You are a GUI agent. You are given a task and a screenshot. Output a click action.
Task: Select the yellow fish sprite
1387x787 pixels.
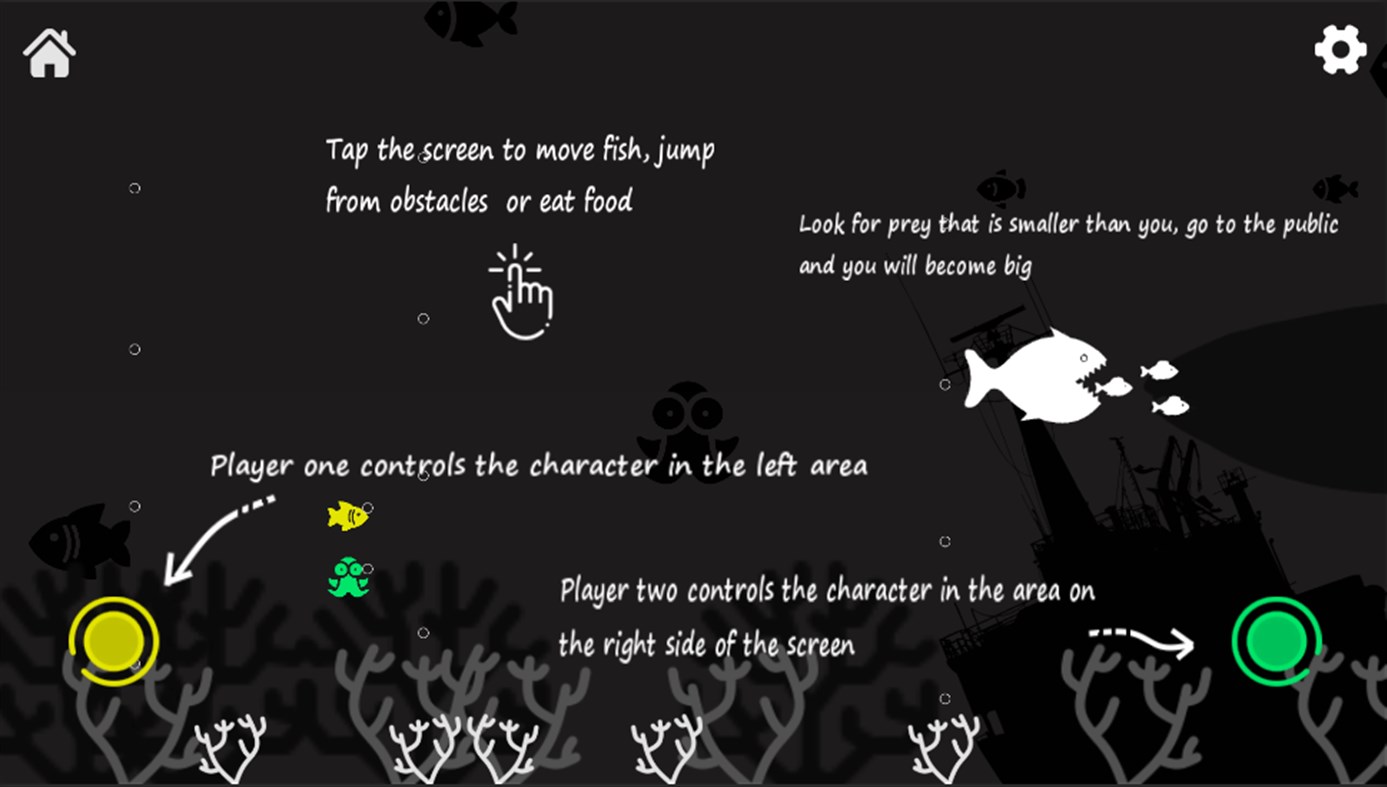pyautogui.click(x=347, y=515)
